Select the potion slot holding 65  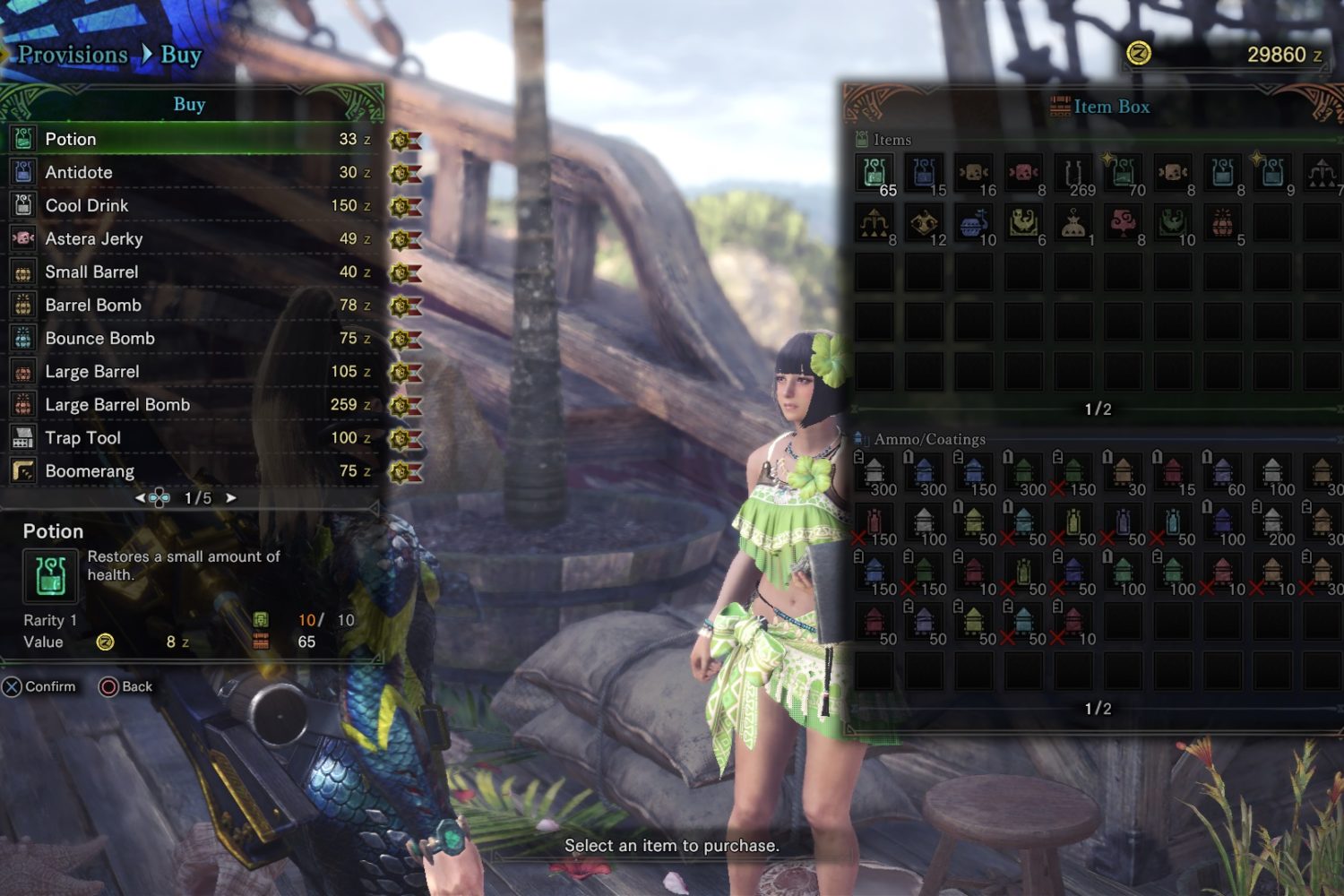pos(874,173)
